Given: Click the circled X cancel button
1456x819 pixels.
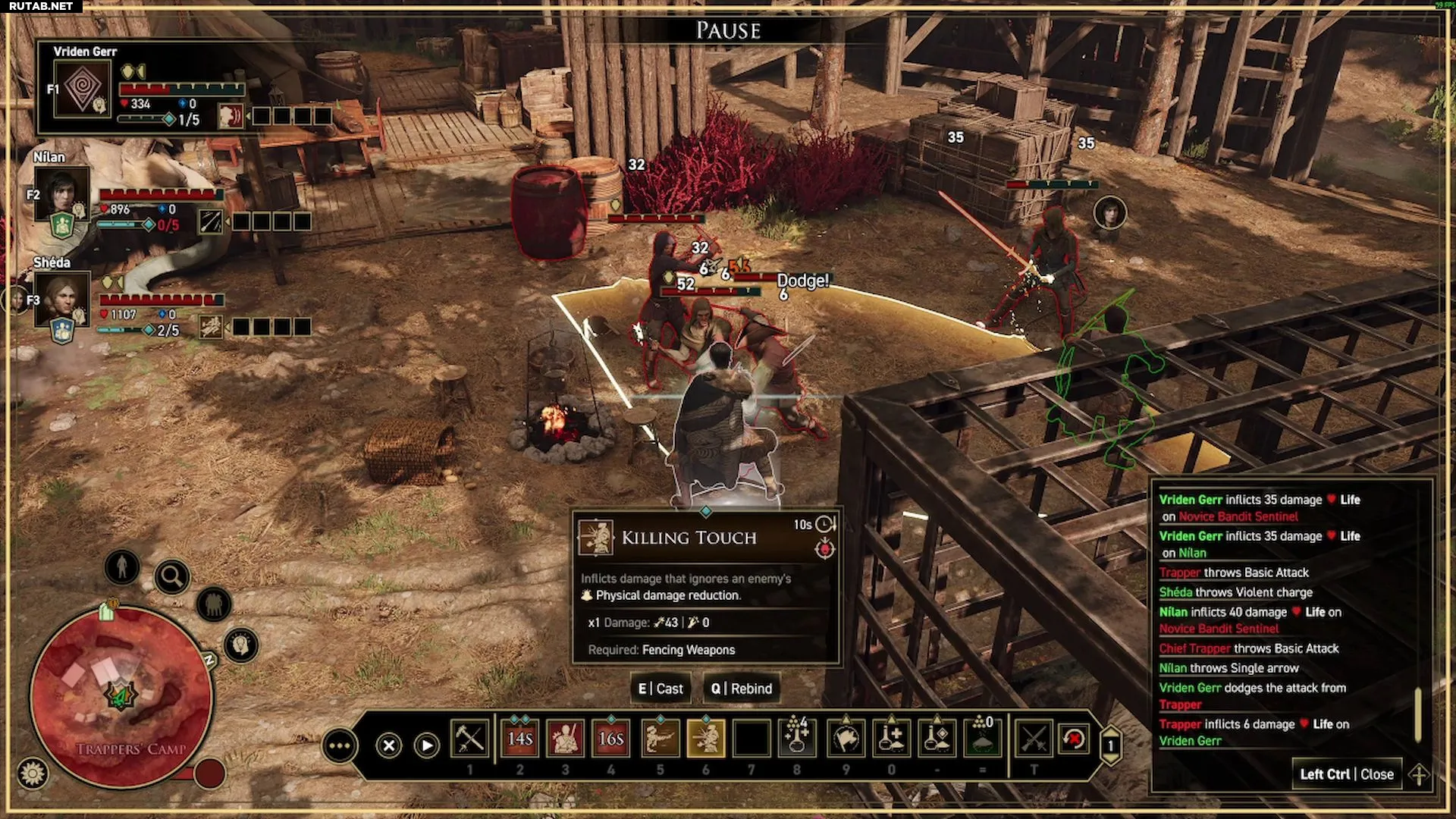Looking at the screenshot, I should [x=389, y=746].
